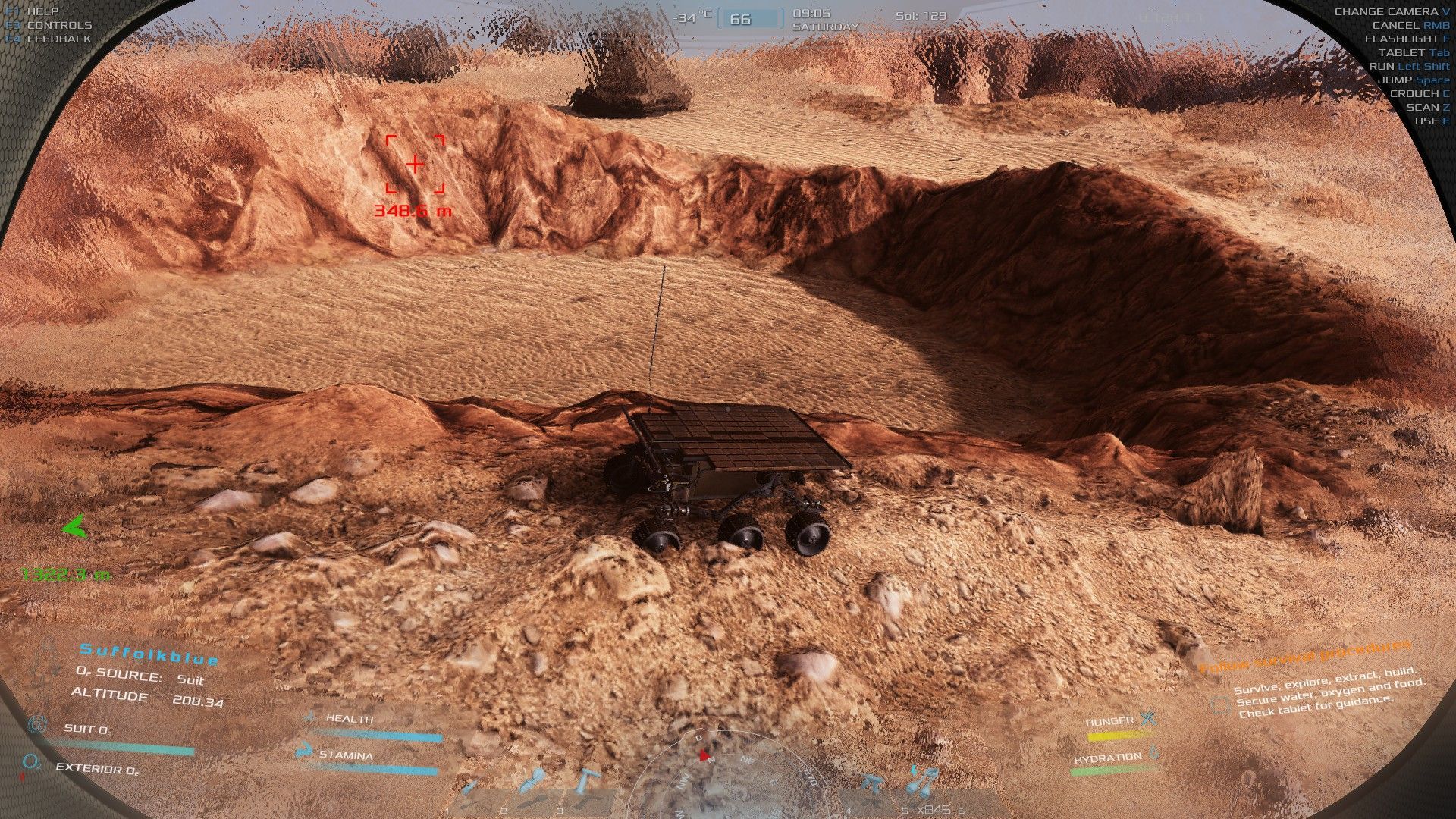
Task: Click the green waypoint direction arrow
Action: pyautogui.click(x=74, y=526)
